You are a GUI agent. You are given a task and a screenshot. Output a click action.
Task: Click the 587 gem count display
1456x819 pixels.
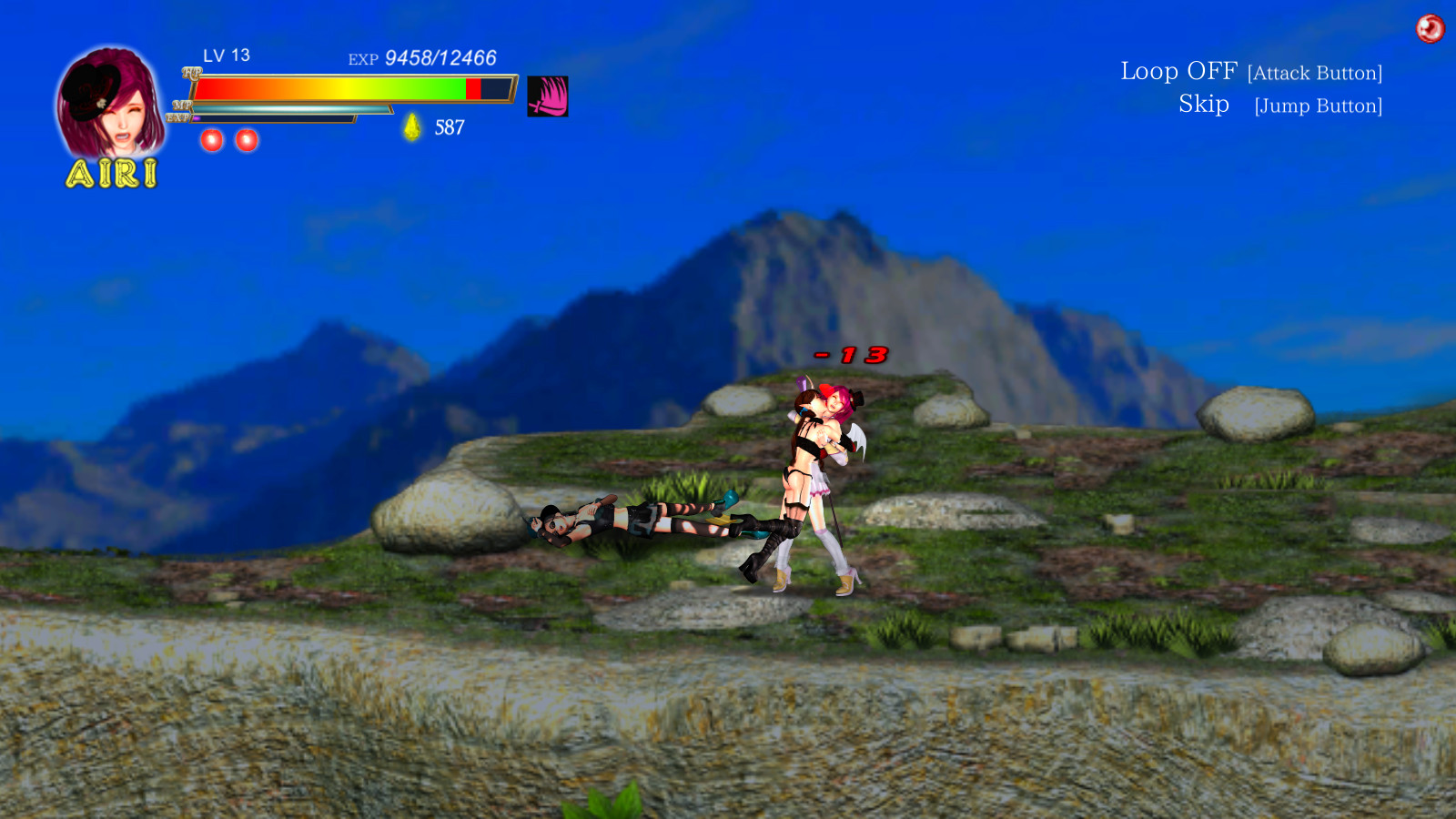450,127
